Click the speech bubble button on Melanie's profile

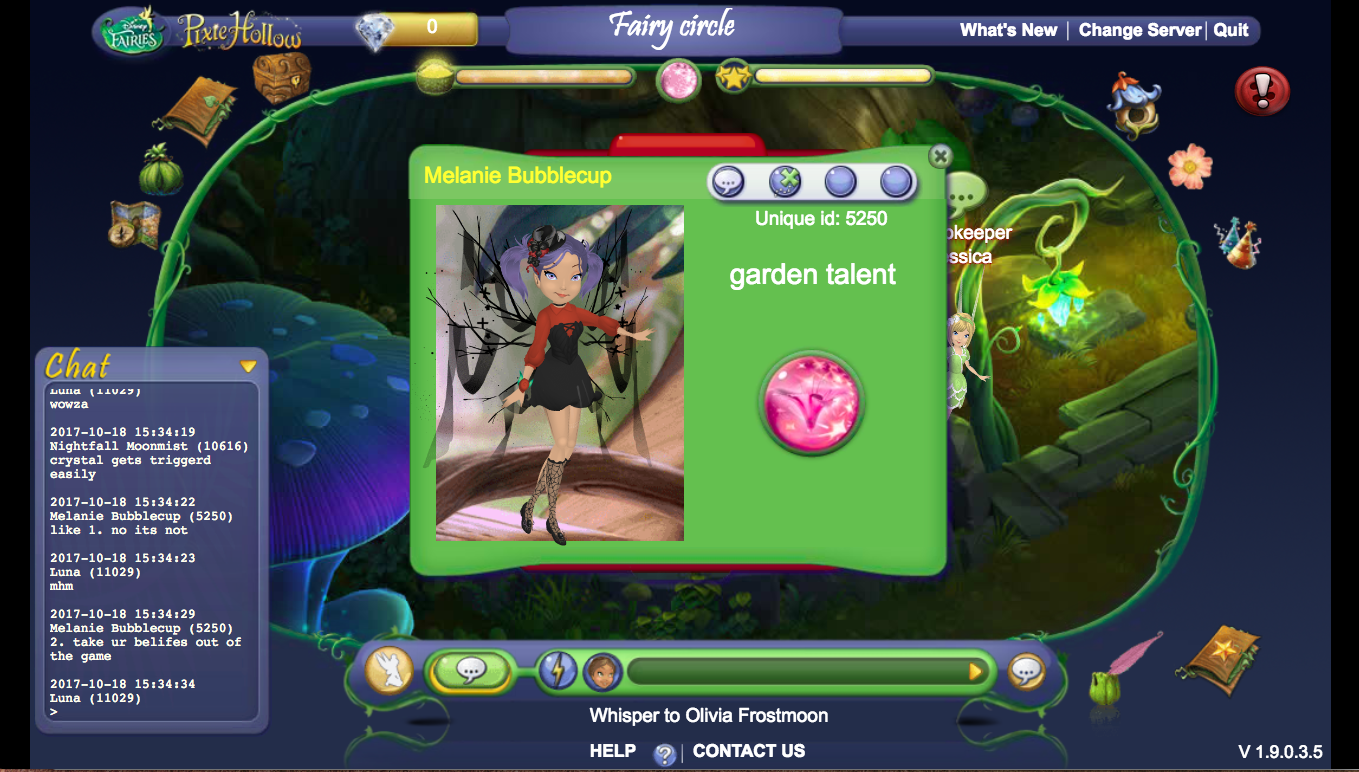click(x=729, y=182)
